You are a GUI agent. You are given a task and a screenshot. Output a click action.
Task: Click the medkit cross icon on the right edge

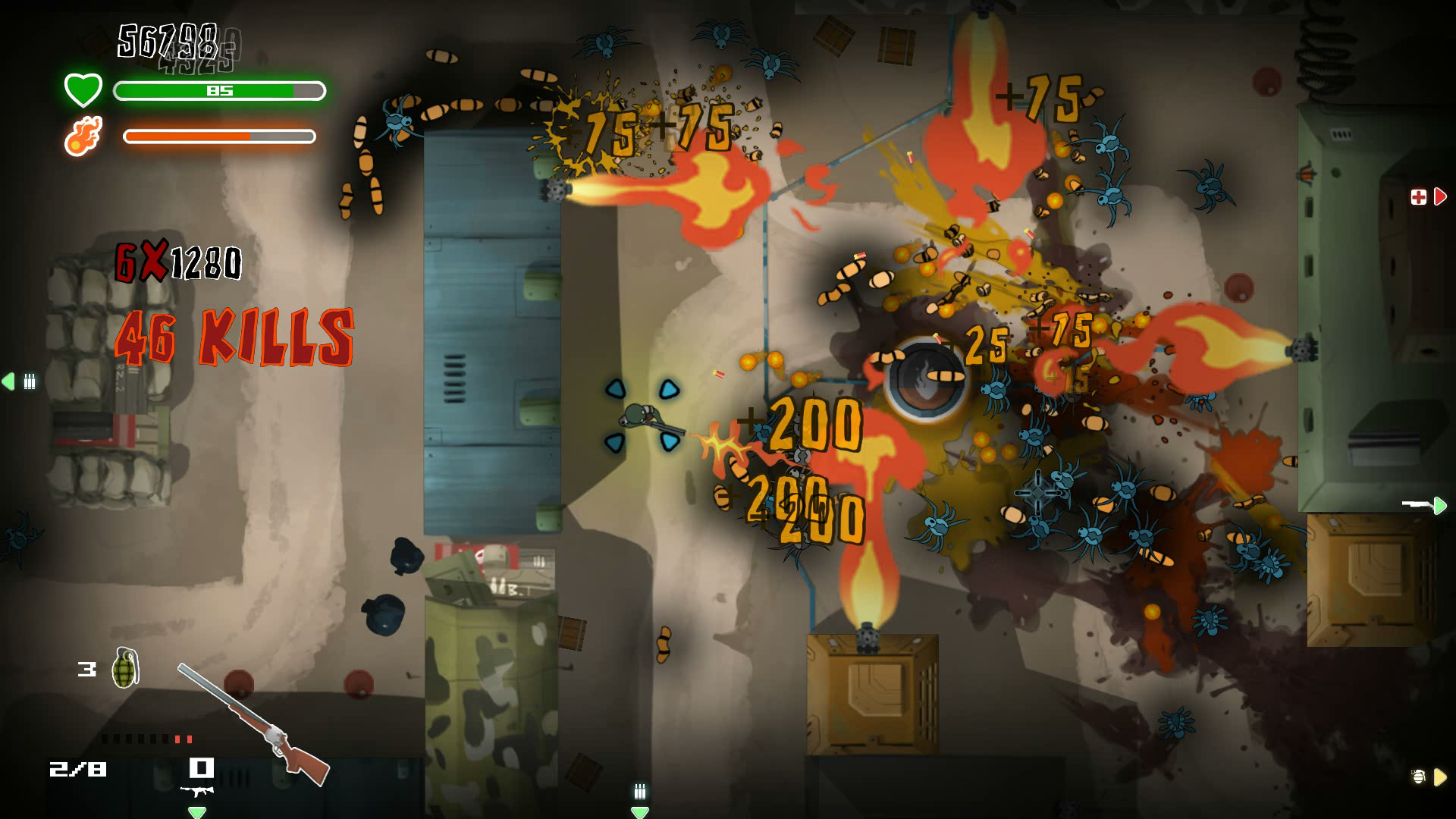pyautogui.click(x=1420, y=197)
